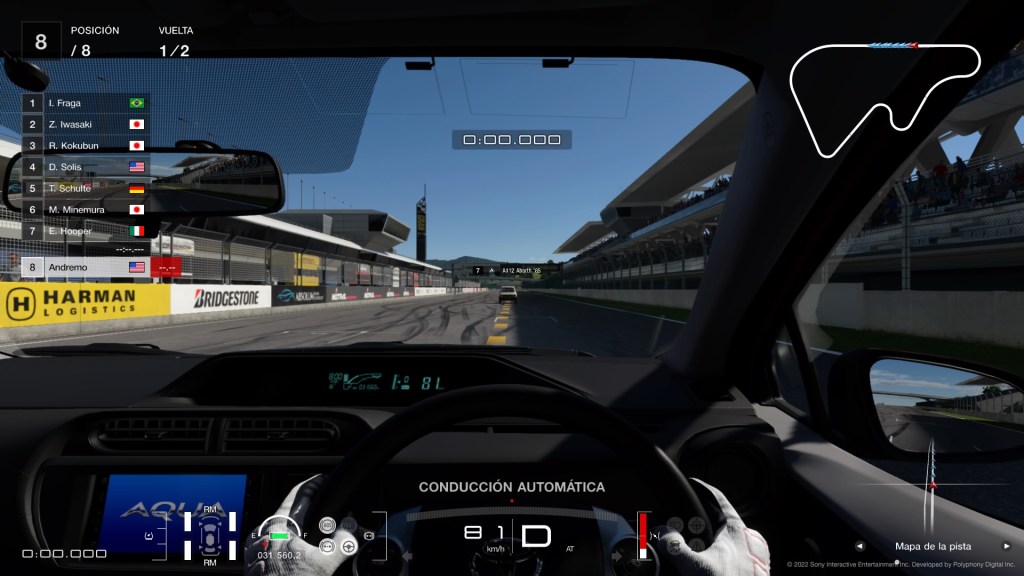Highlight the player Andremo row

85,267
